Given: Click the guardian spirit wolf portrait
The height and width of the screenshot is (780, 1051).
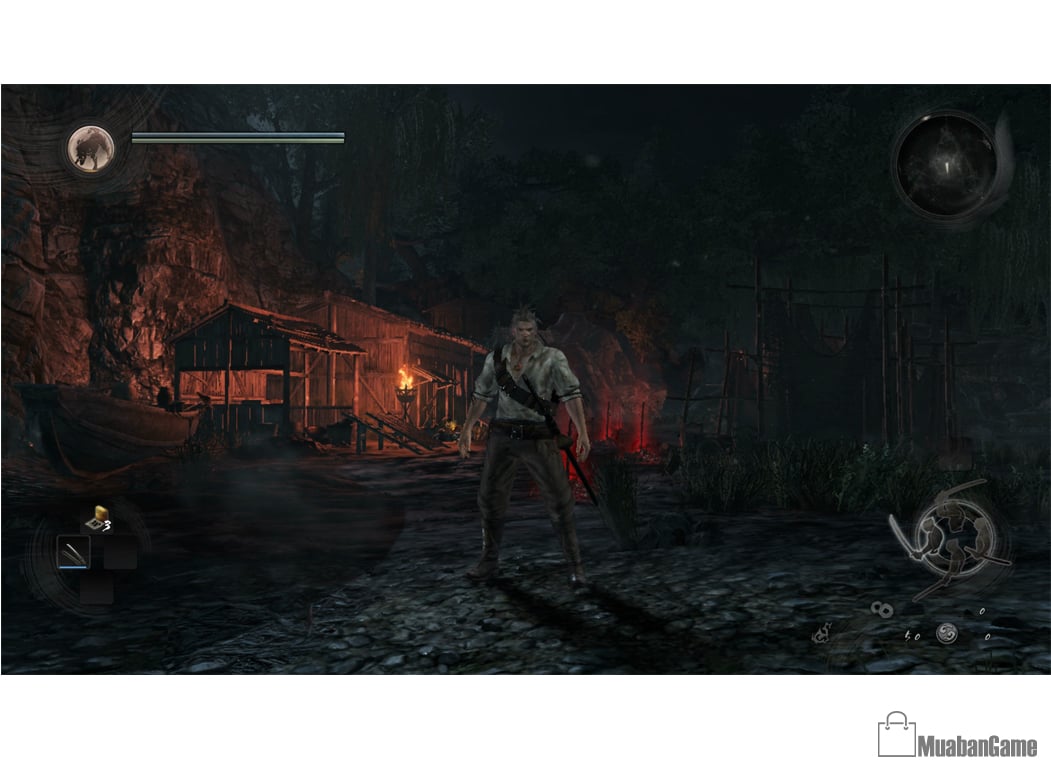Looking at the screenshot, I should click(x=91, y=148).
